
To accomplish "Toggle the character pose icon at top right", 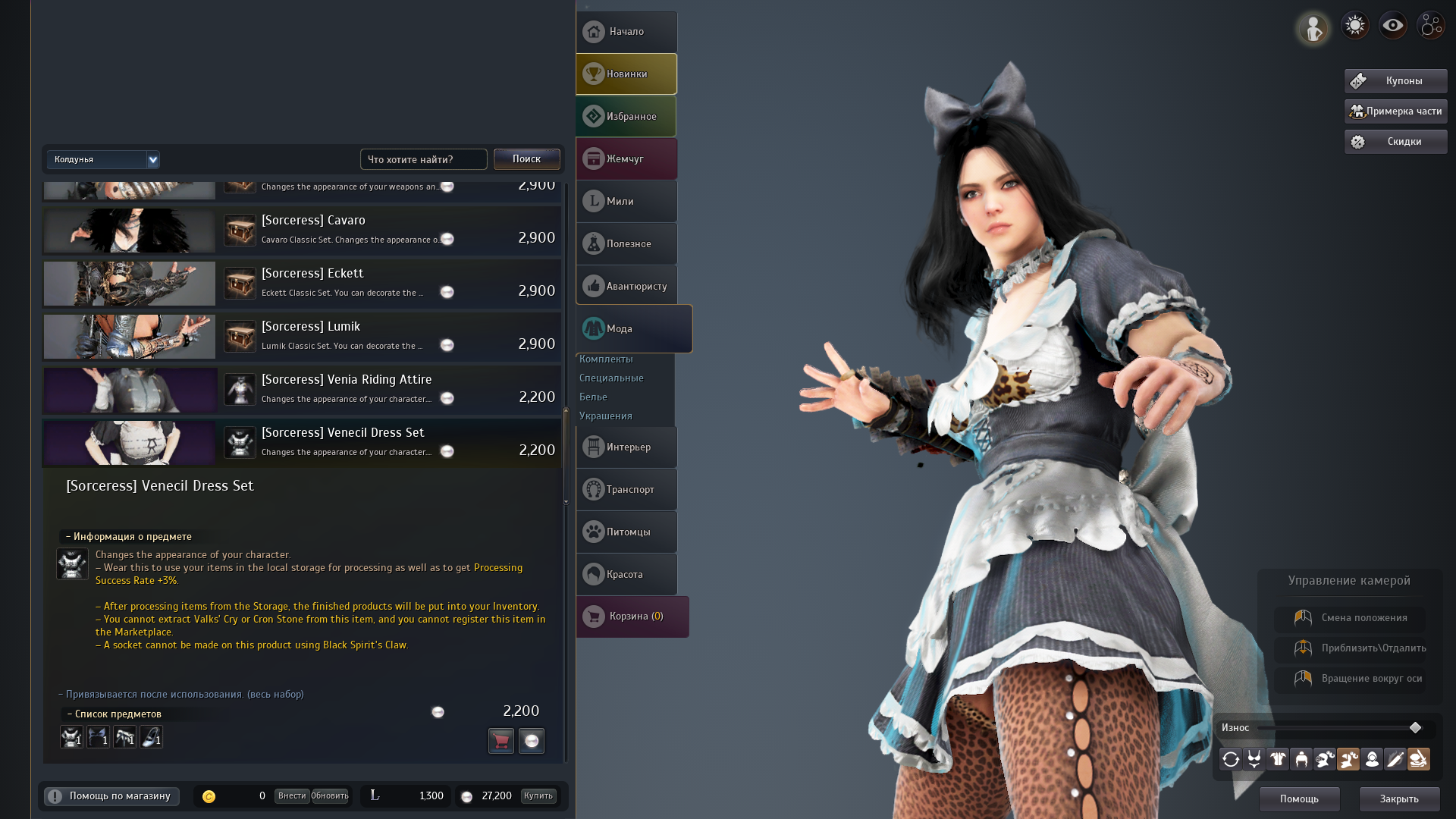I will tap(1313, 27).
